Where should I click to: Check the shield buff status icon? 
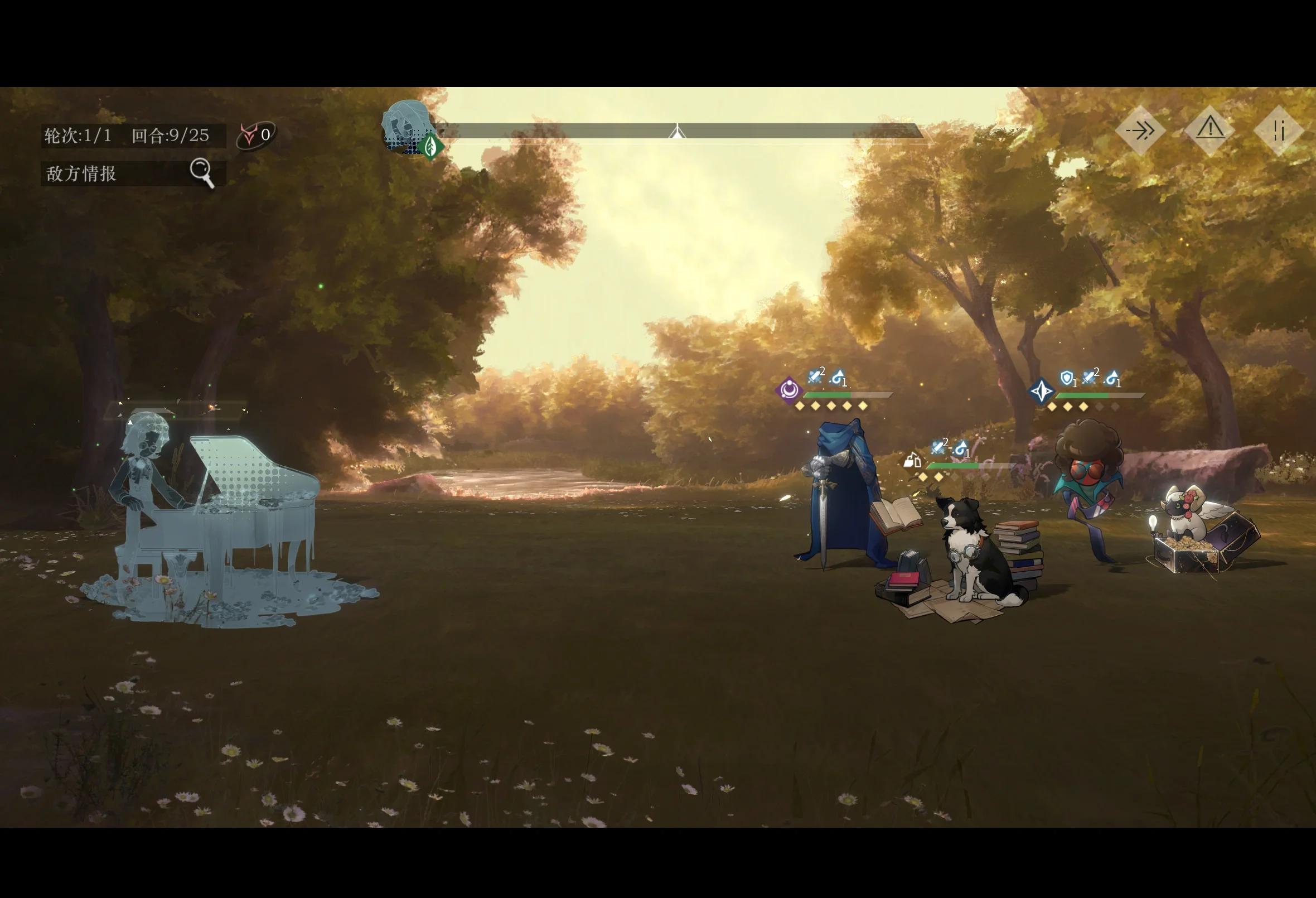[1067, 378]
